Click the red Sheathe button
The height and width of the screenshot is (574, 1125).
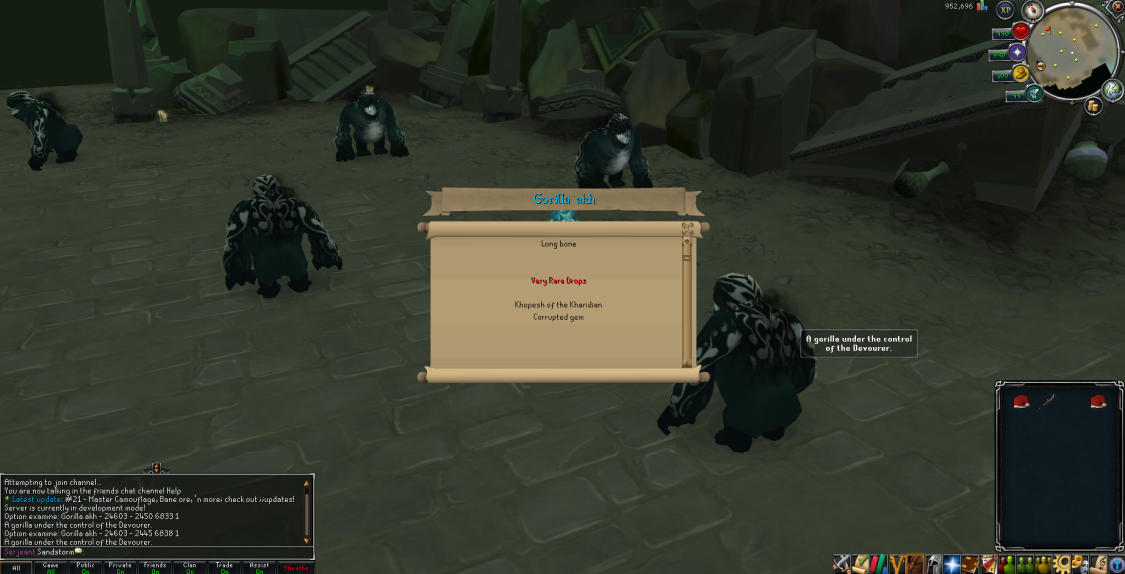tap(295, 567)
